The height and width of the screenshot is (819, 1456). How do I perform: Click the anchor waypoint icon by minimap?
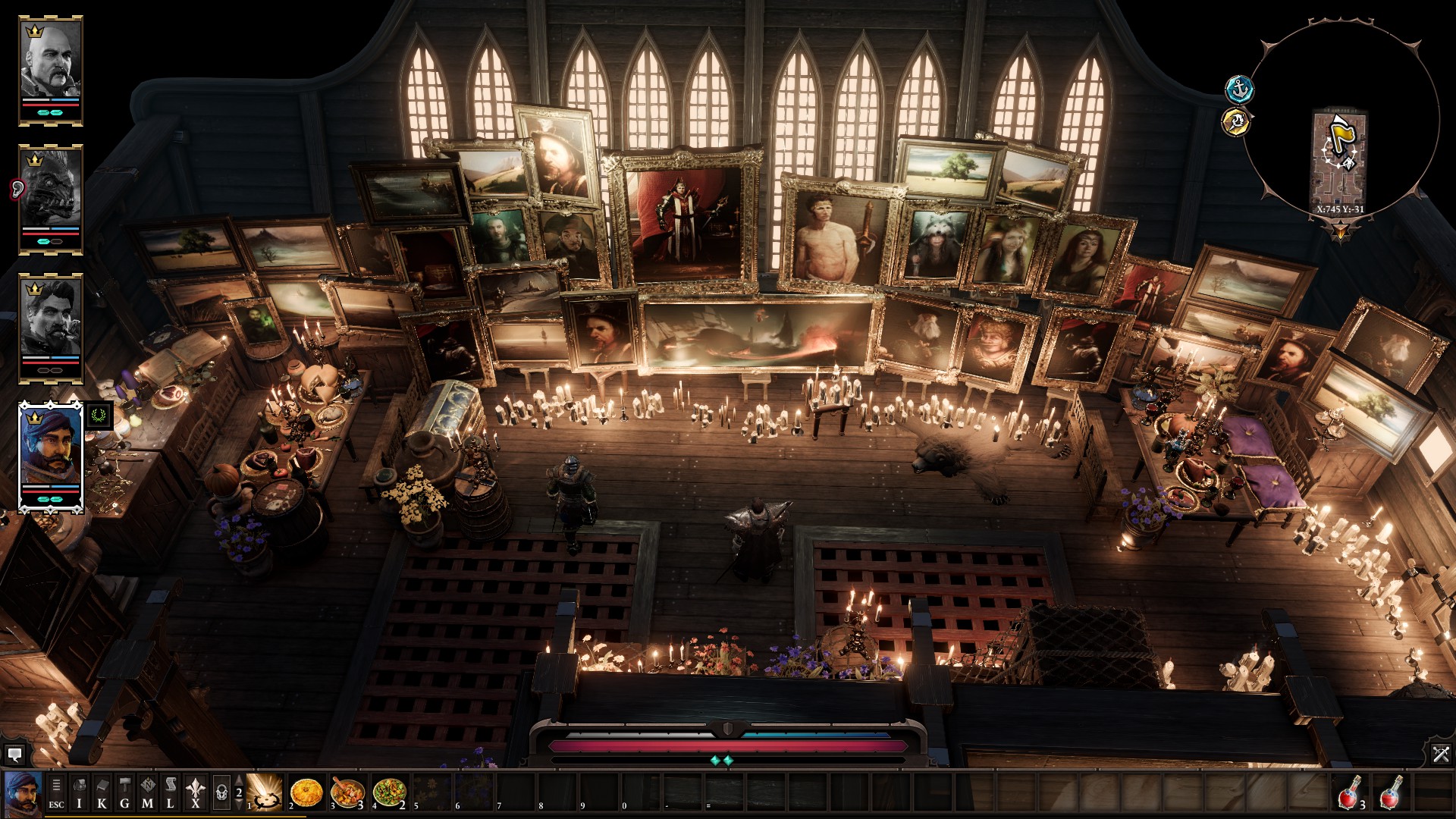coord(1240,89)
